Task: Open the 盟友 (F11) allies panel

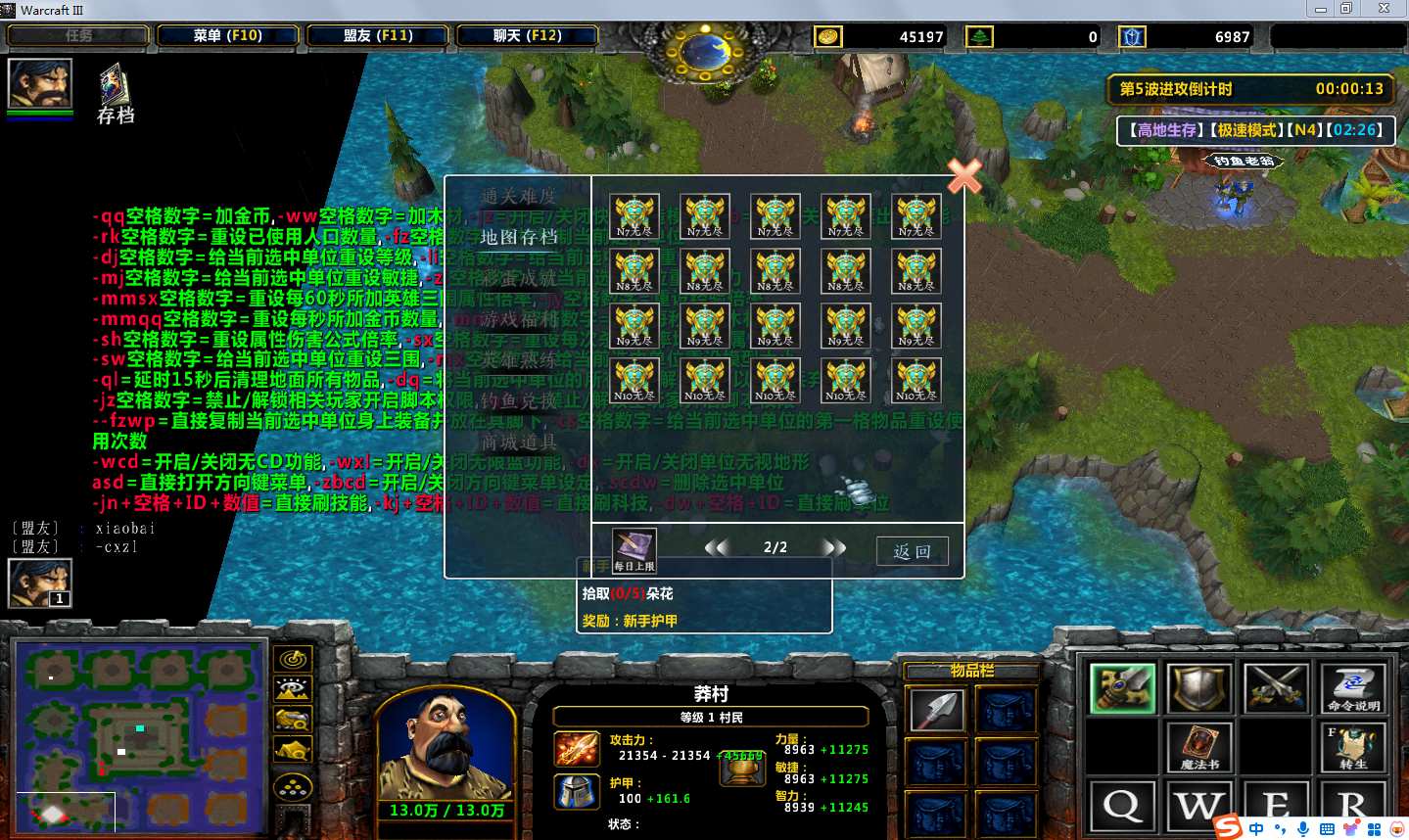Action: (x=378, y=36)
